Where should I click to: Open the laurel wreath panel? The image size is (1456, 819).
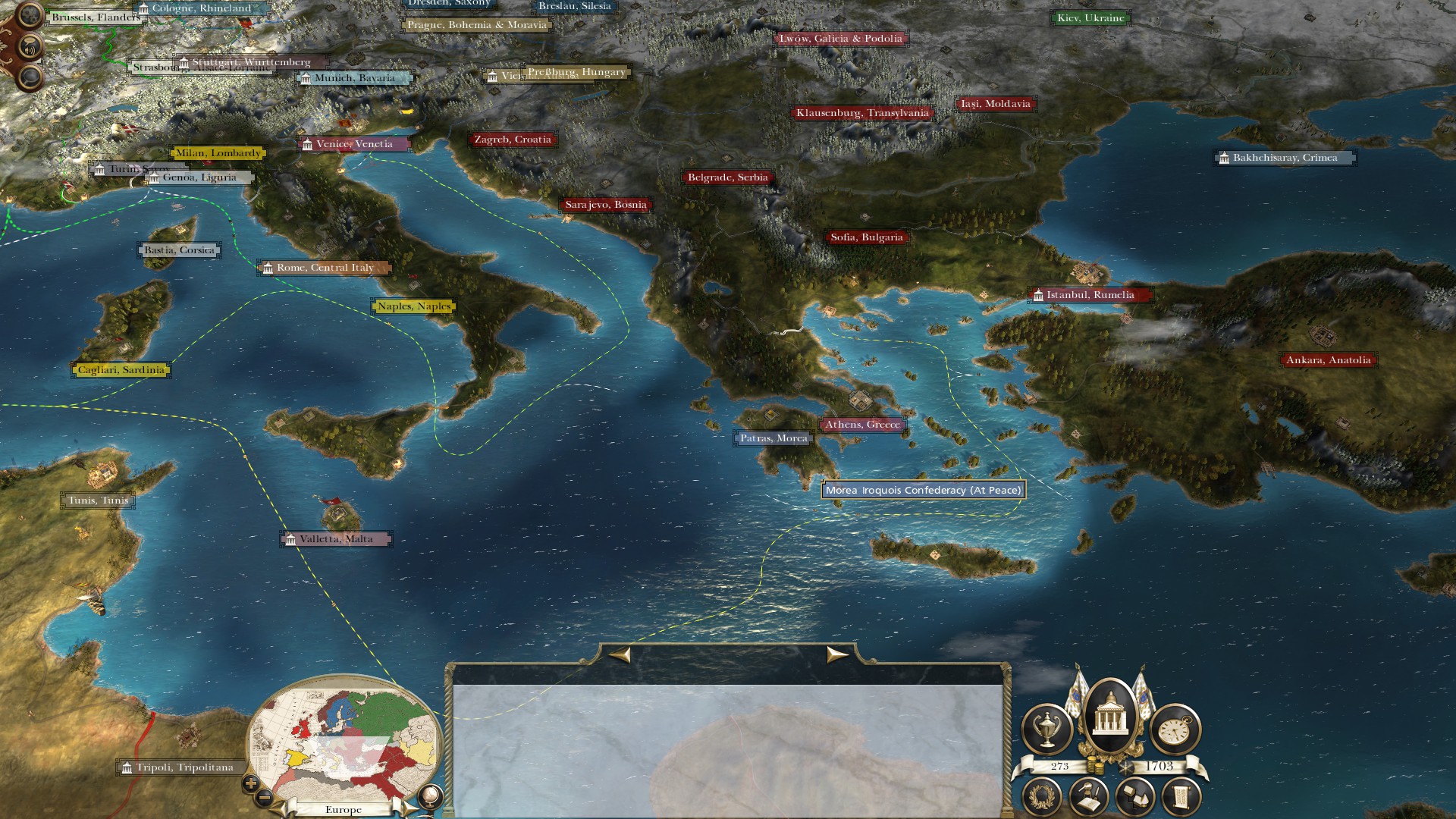tap(1042, 798)
